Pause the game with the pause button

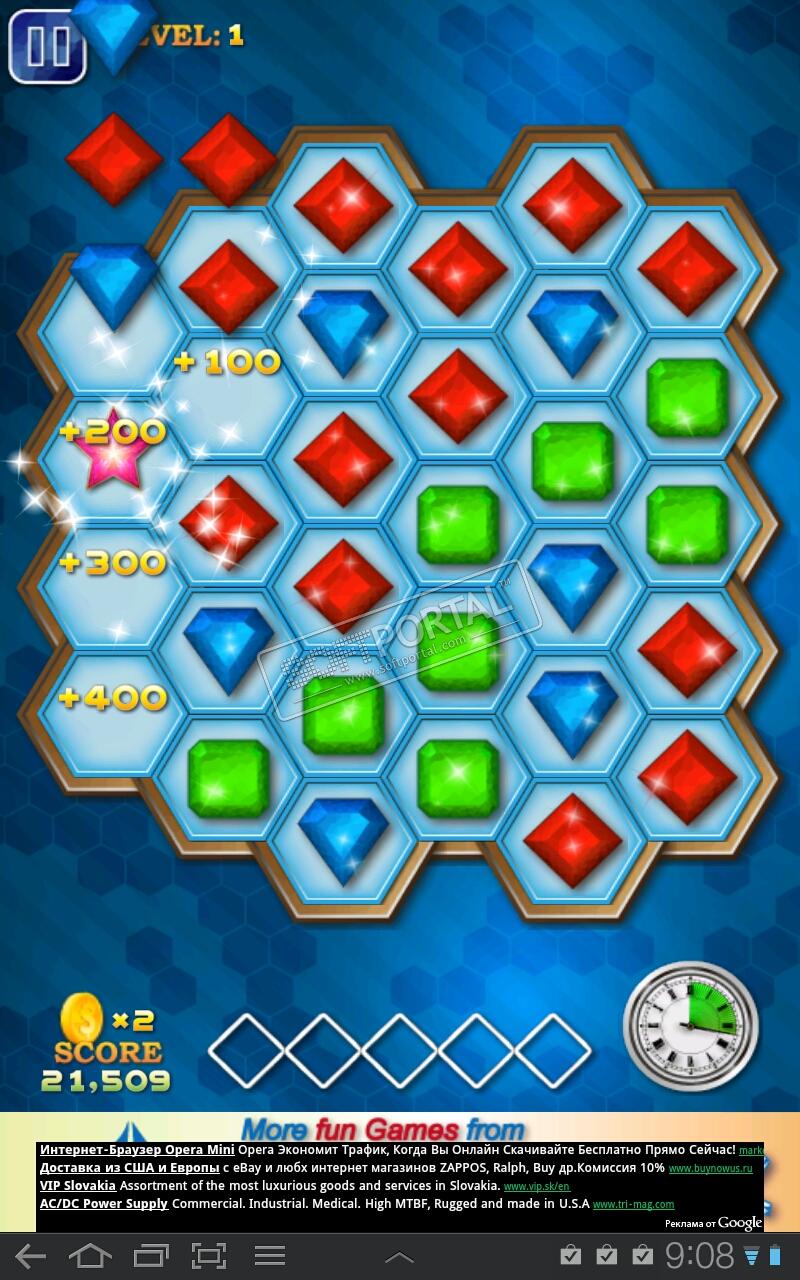[x=46, y=46]
